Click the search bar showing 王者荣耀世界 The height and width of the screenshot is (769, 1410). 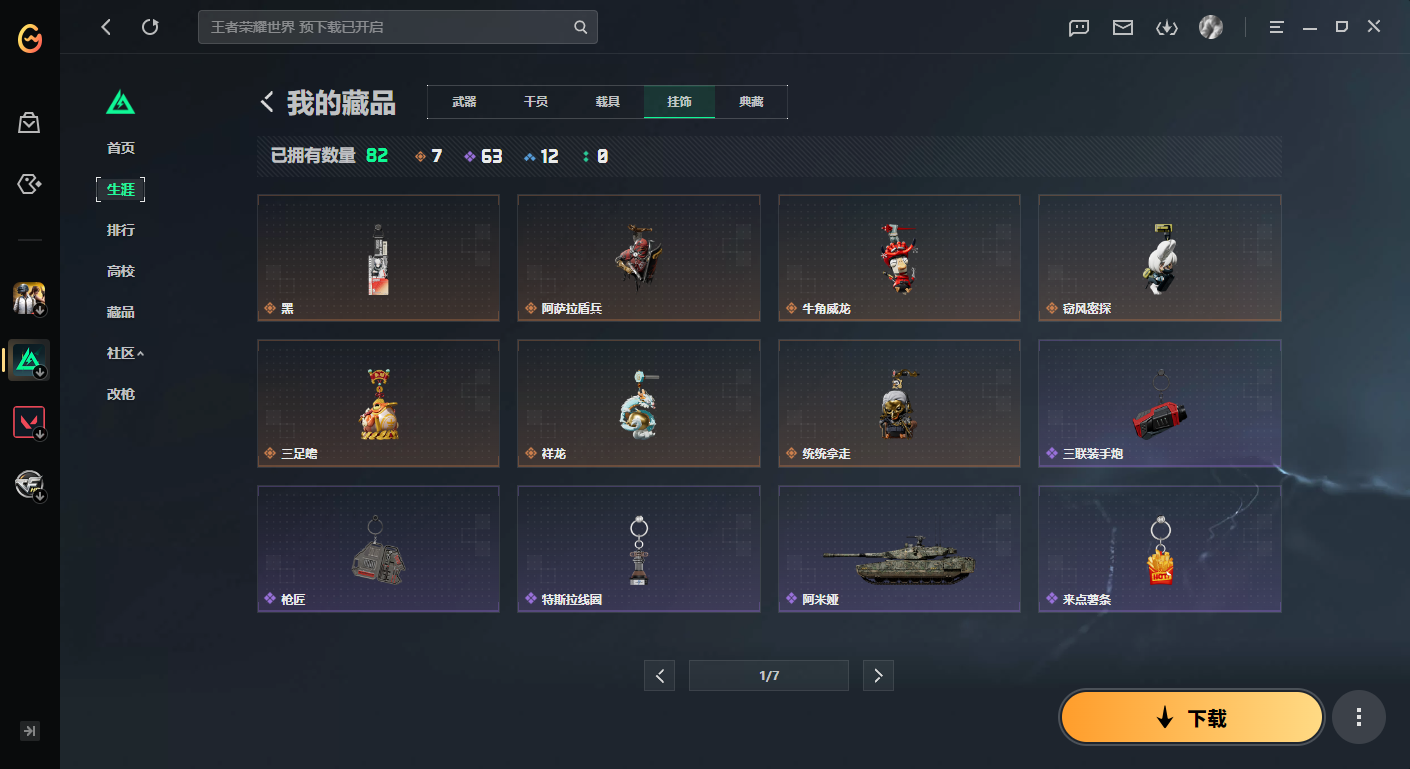tap(398, 27)
